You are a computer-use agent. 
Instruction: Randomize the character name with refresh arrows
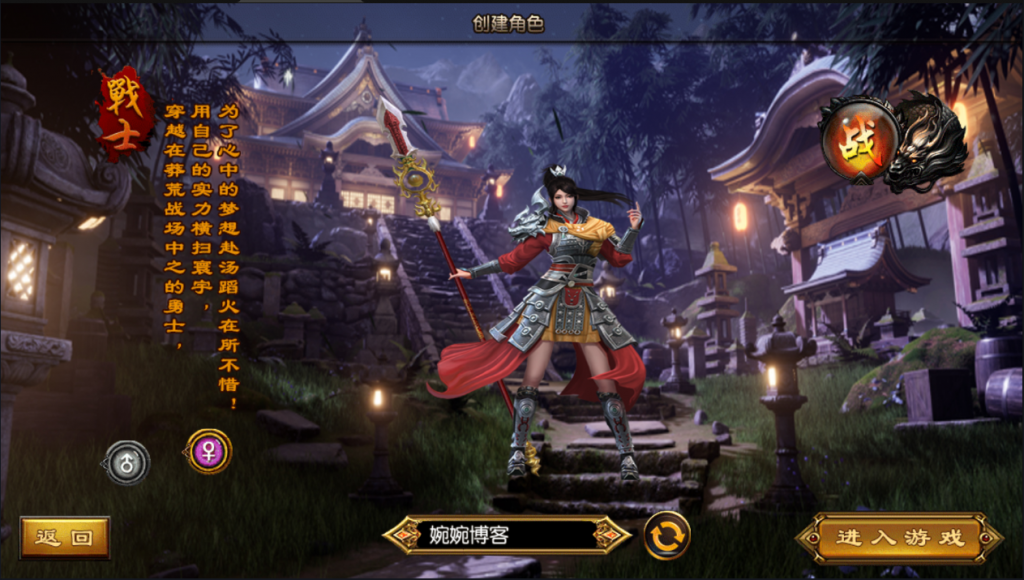(x=667, y=535)
